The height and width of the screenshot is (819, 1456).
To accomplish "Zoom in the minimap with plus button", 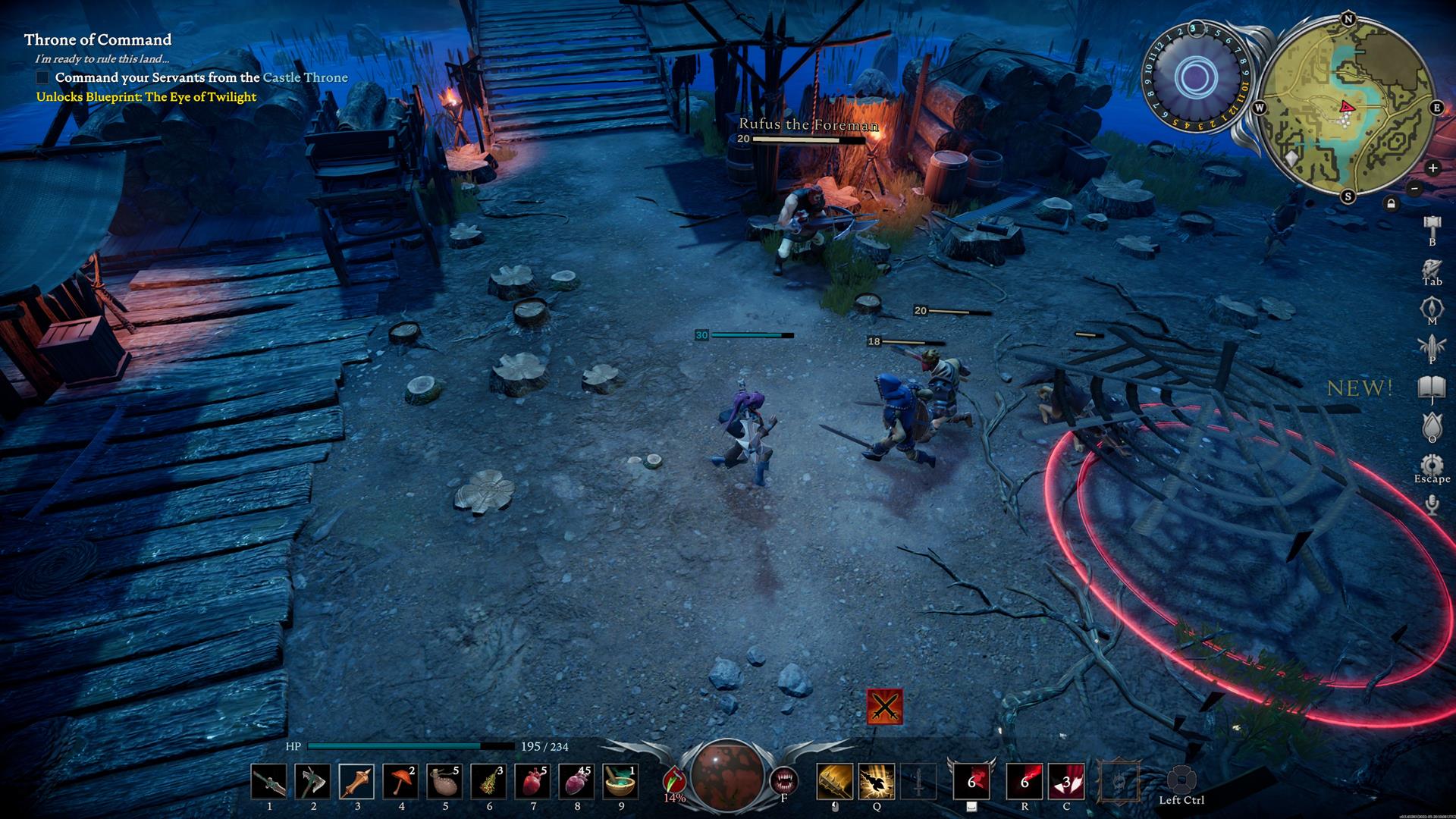I will tap(1432, 168).
